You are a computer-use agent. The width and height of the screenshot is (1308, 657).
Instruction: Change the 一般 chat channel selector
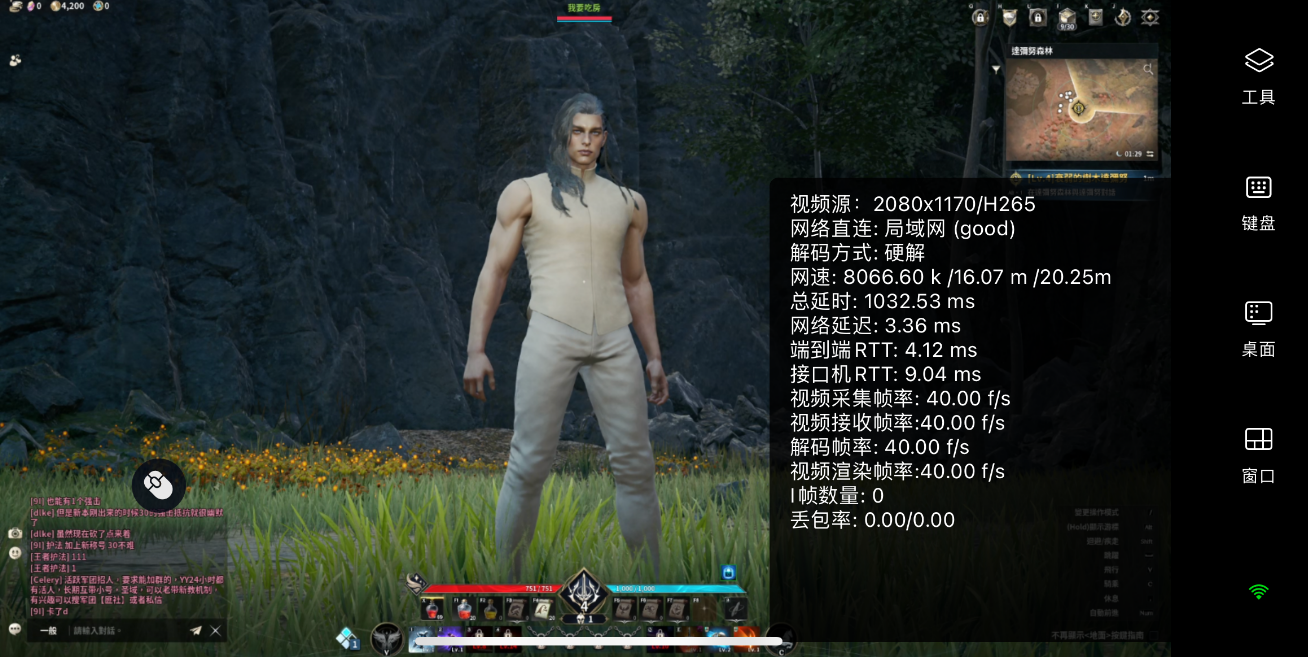(48, 631)
